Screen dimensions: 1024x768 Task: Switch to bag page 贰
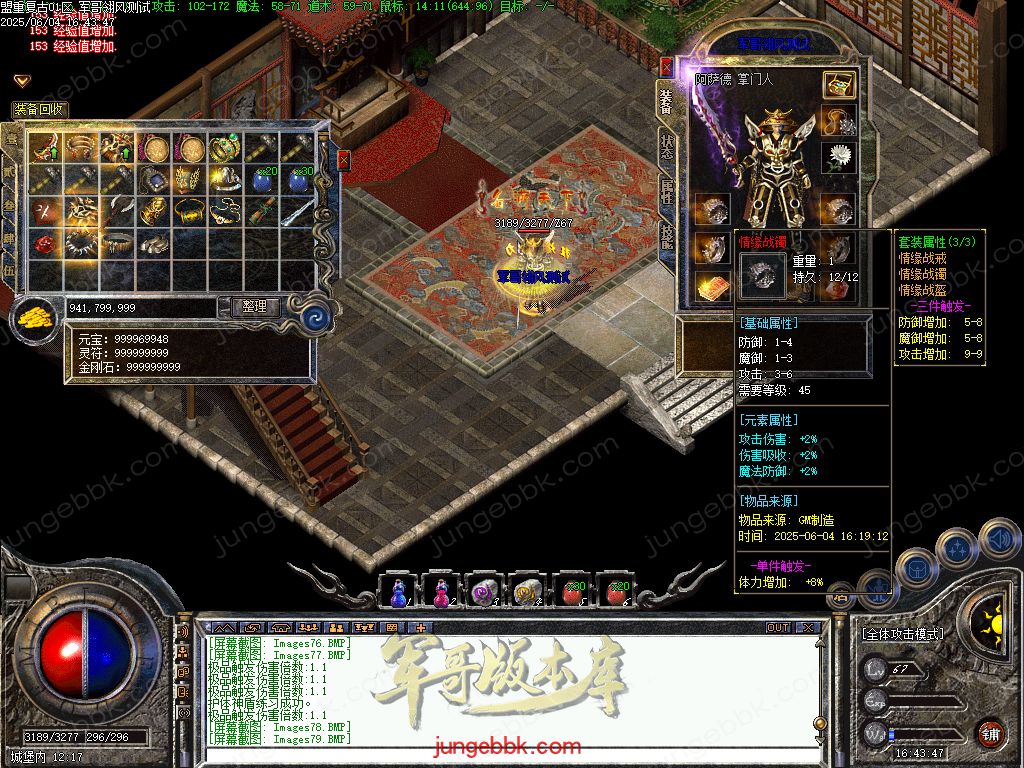11,170
